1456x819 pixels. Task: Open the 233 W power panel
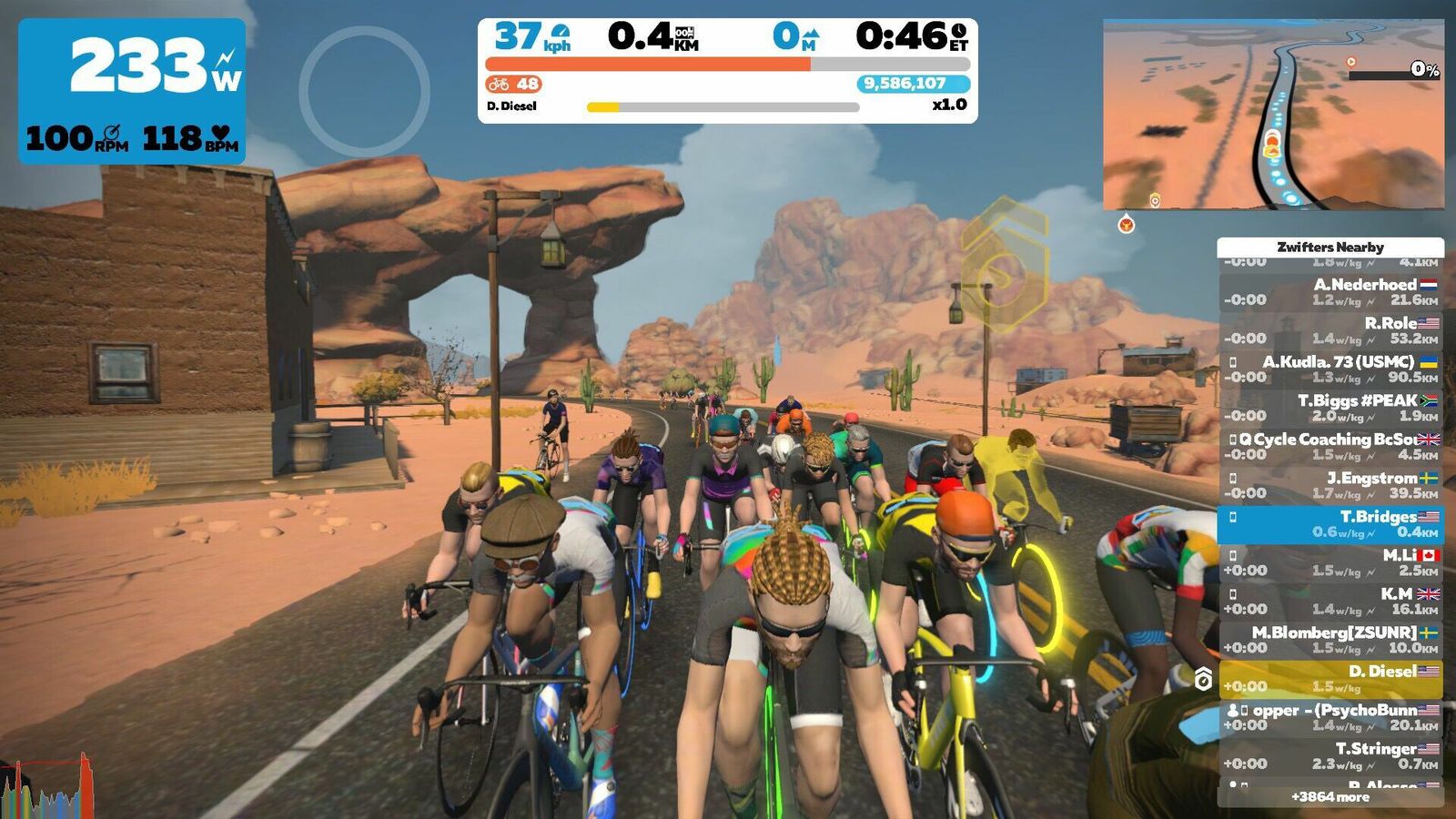tap(132, 91)
